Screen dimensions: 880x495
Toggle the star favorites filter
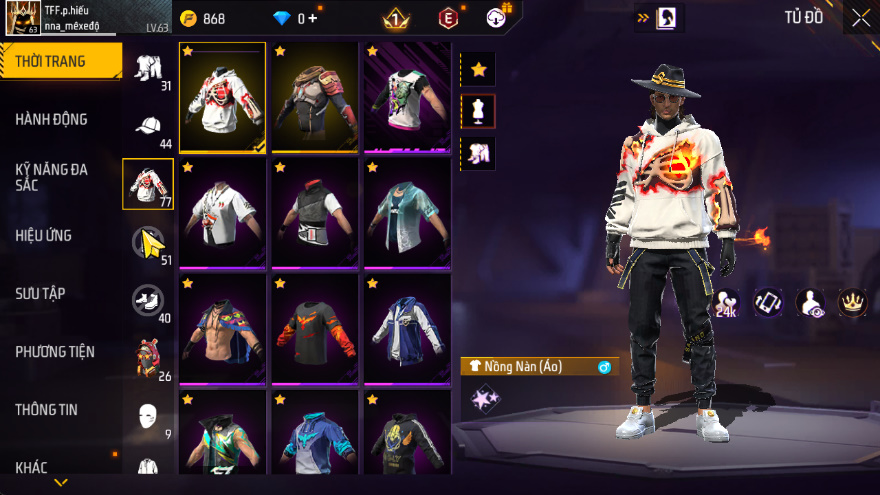click(479, 69)
